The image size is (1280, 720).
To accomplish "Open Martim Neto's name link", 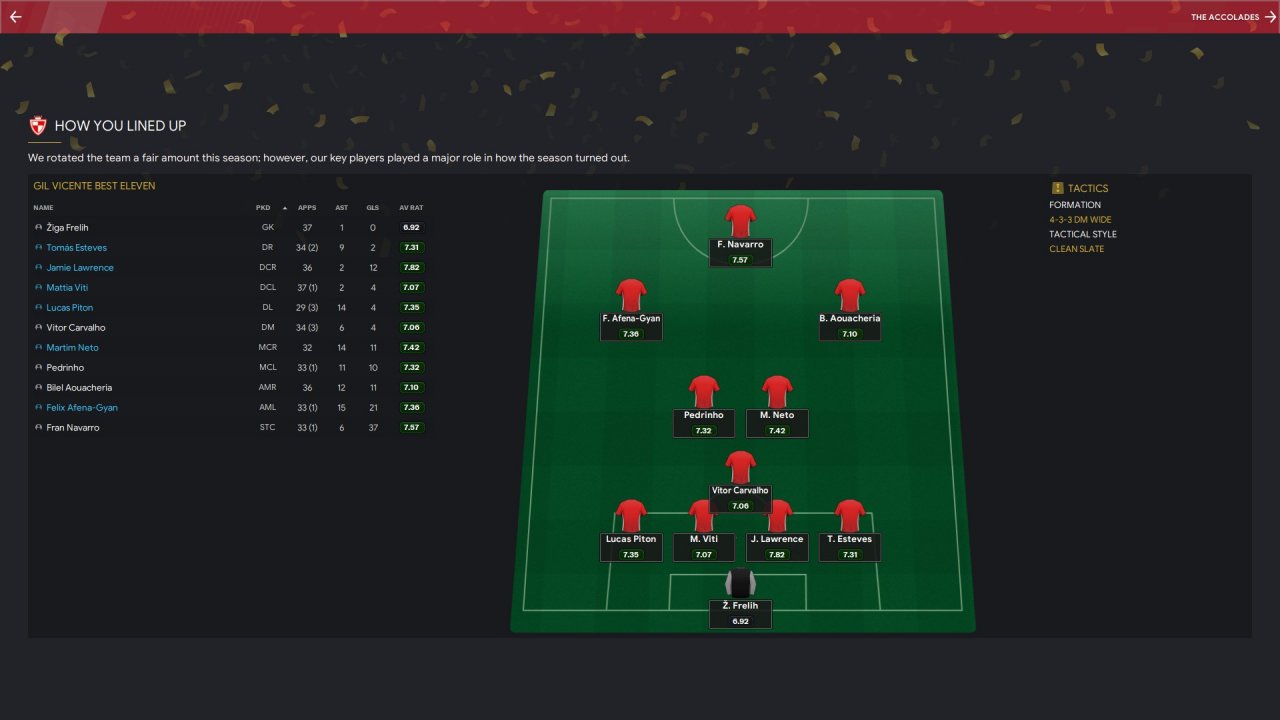I will [72, 348].
